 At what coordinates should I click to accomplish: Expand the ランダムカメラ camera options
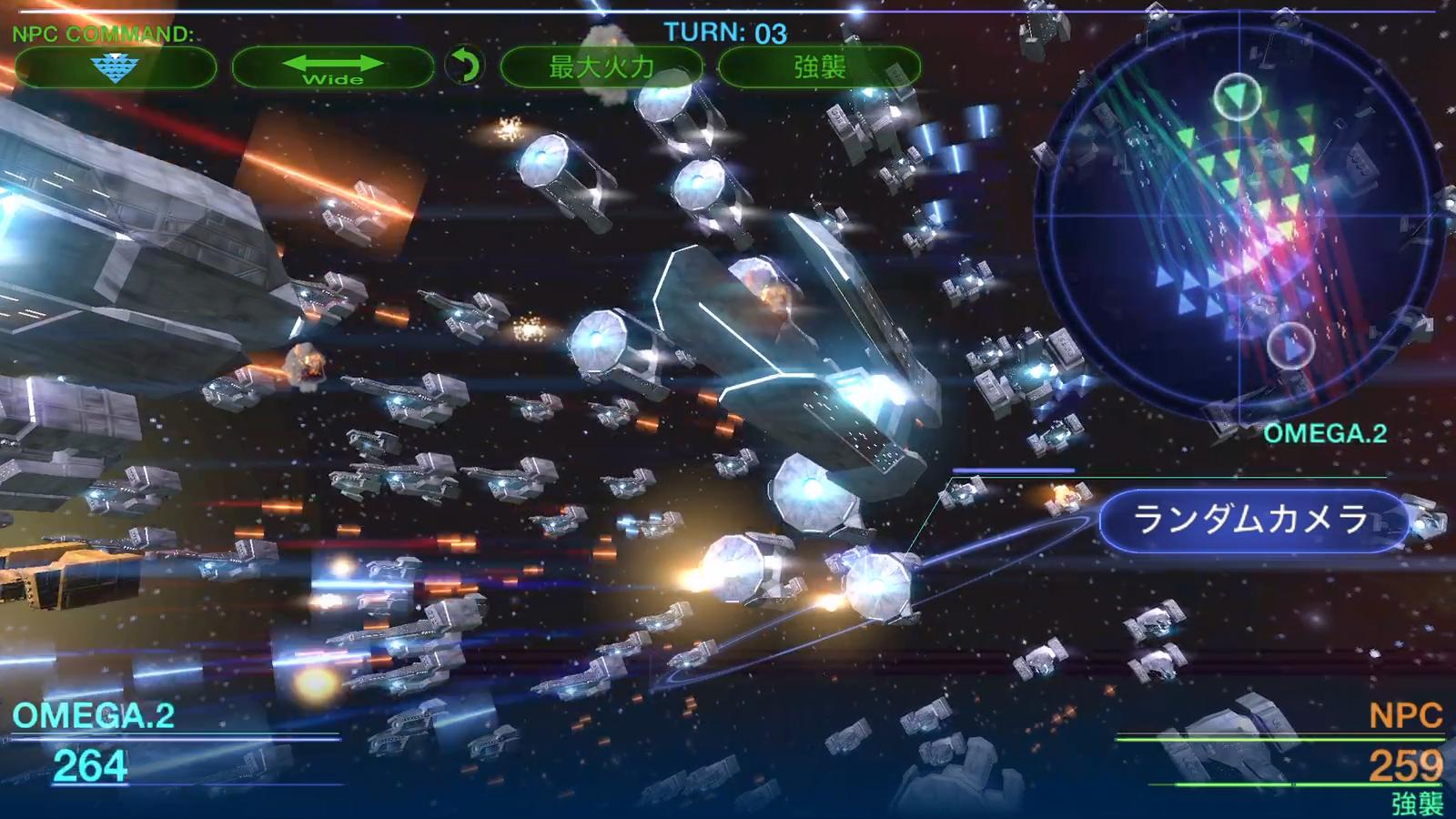click(1252, 520)
